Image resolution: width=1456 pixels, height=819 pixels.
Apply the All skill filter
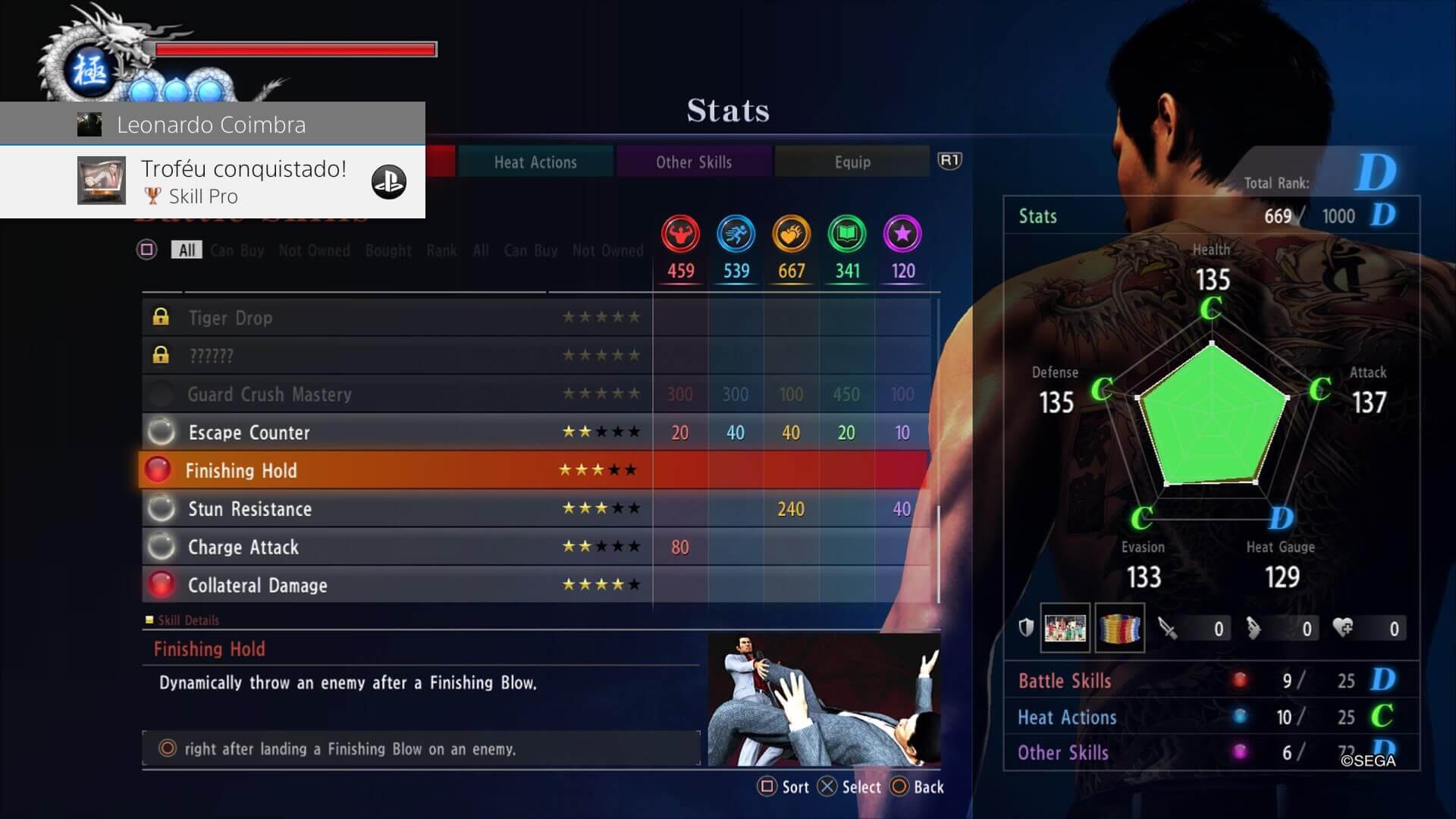click(187, 250)
